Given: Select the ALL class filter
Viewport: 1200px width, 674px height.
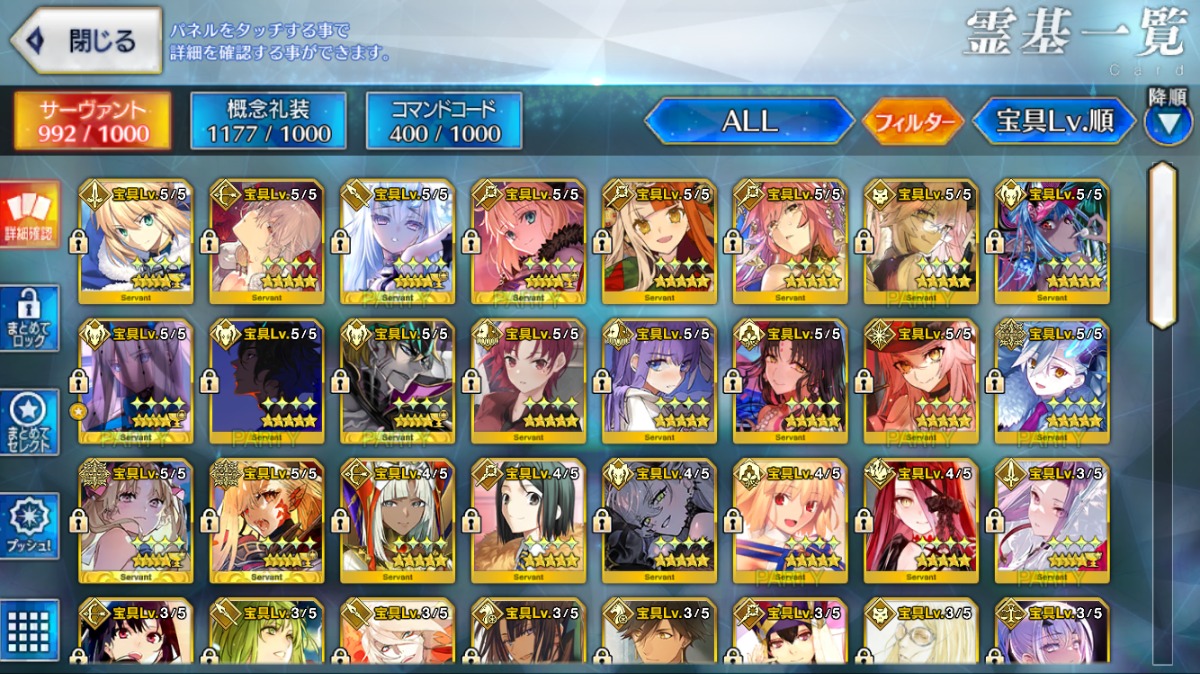Looking at the screenshot, I should [x=749, y=122].
